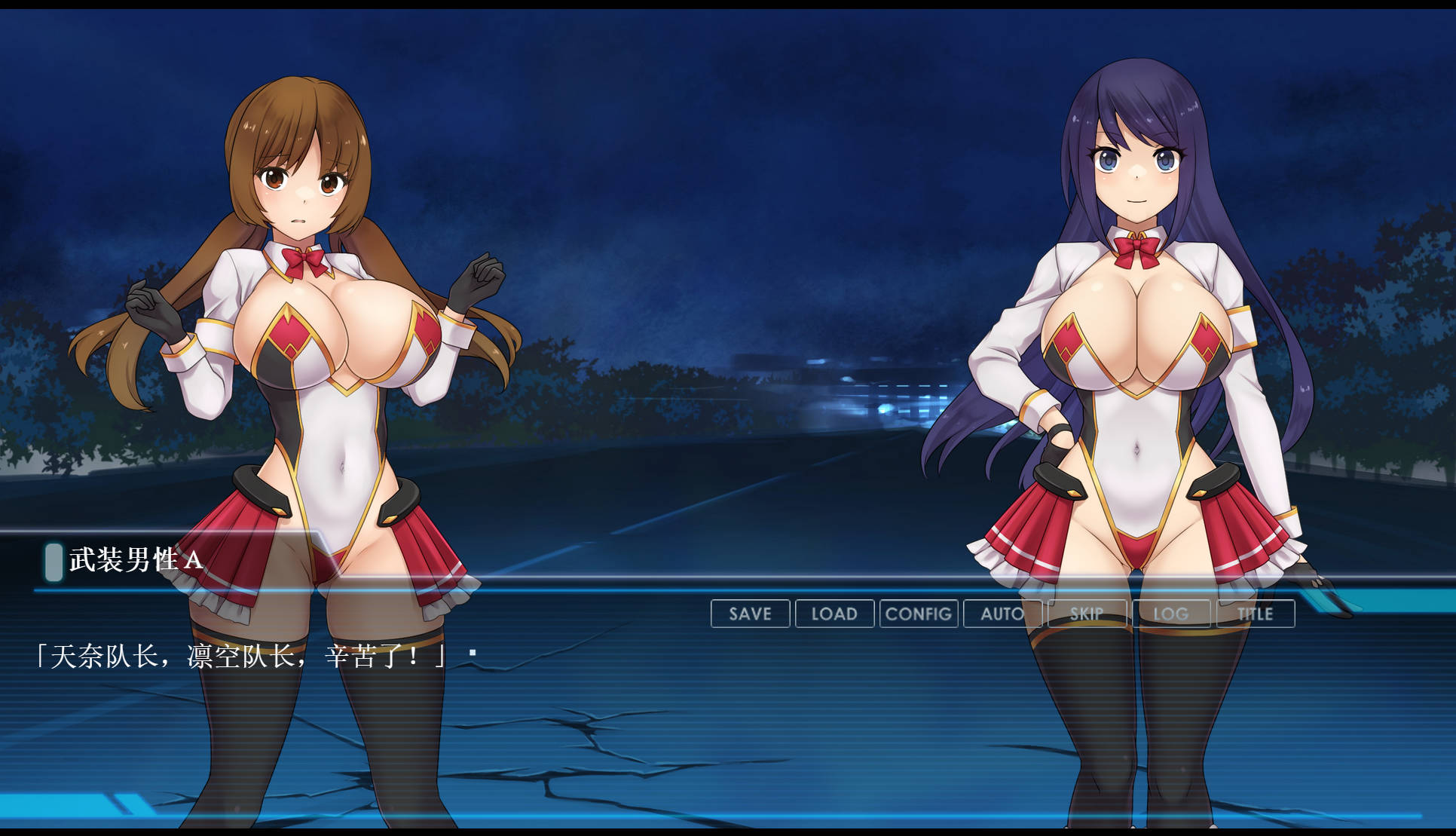The image size is (1456, 836).
Task: Return to the TITLE screen
Action: click(1256, 614)
